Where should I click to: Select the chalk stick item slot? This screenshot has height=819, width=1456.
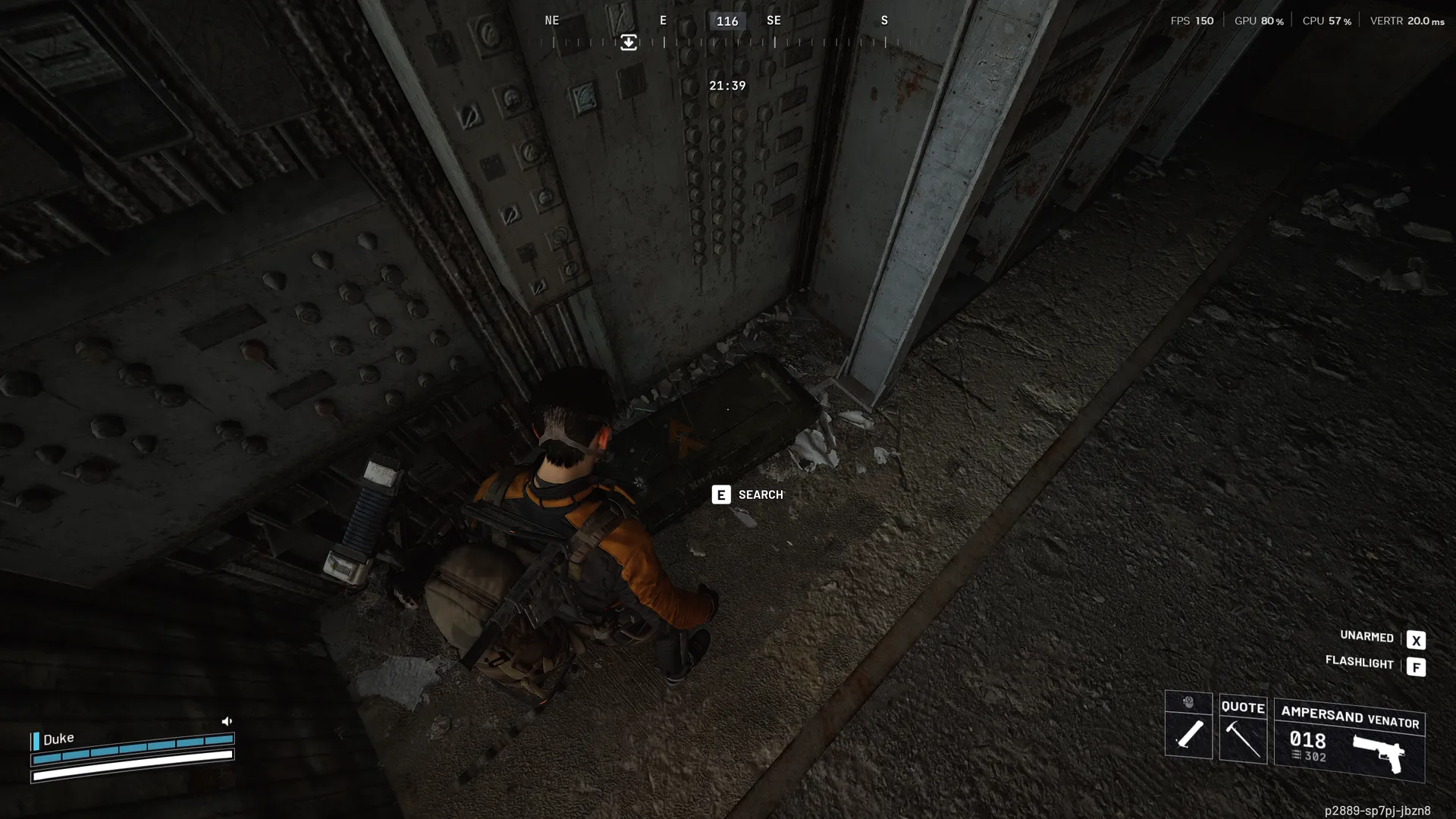[x=1188, y=733]
